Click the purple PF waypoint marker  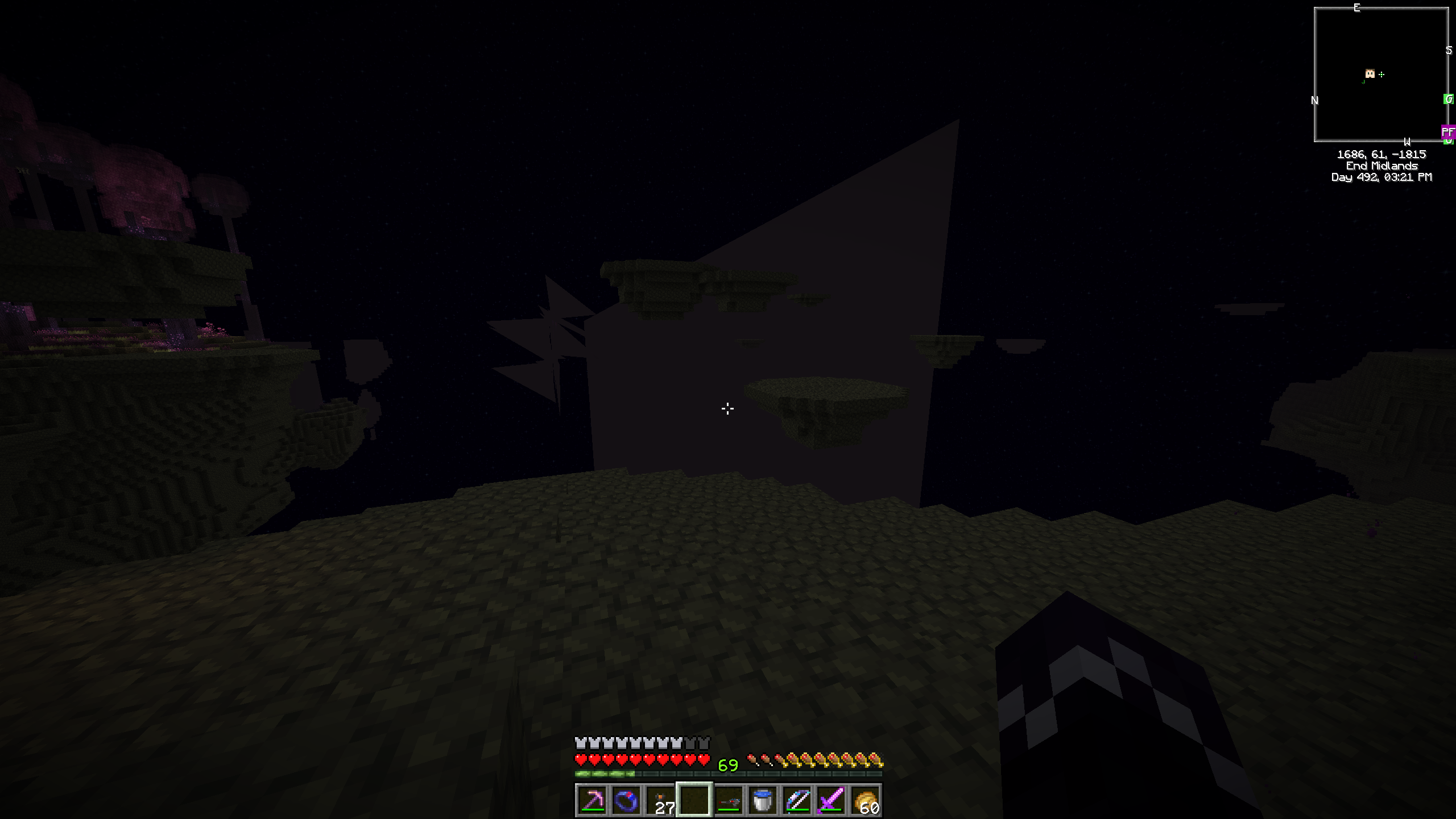tap(1447, 132)
